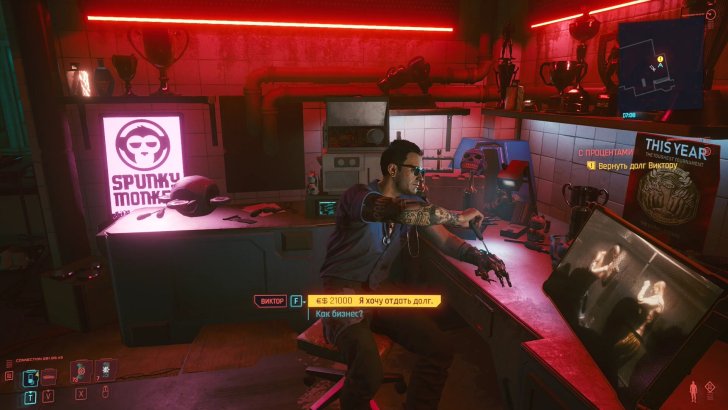
Task: Select the grenade slot showing 7
Action: click(105, 371)
